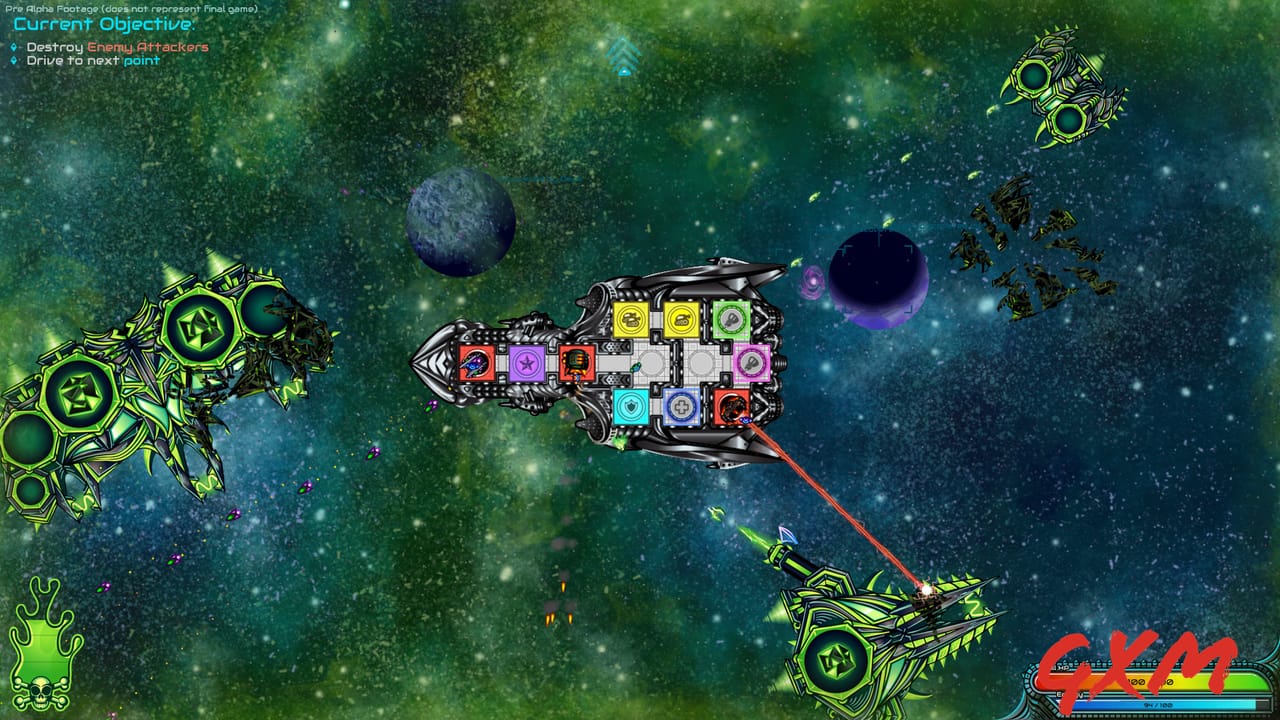Select the magenta gun module
Image resolution: width=1280 pixels, height=720 pixels.
752,361
